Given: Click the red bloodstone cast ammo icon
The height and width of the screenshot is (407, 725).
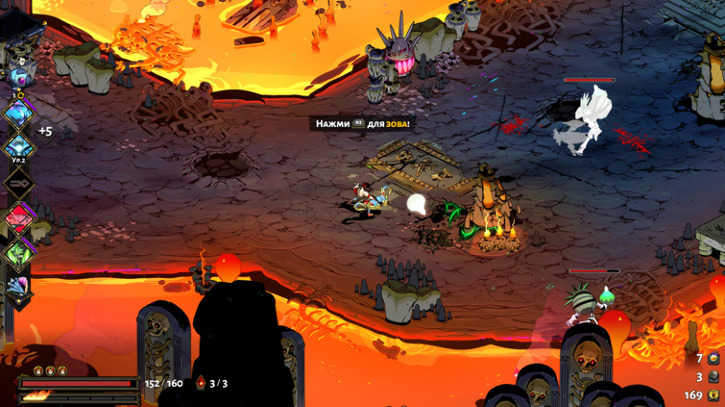Looking at the screenshot, I should click(x=200, y=383).
